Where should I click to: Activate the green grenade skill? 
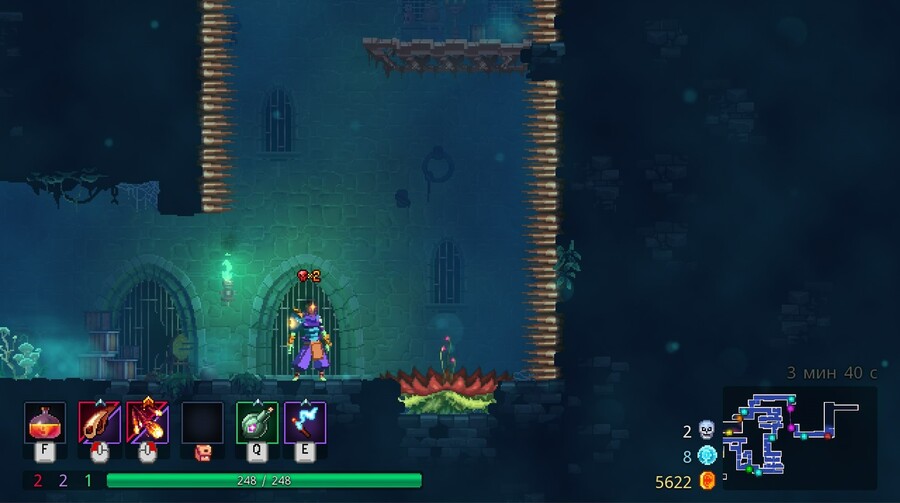point(256,422)
